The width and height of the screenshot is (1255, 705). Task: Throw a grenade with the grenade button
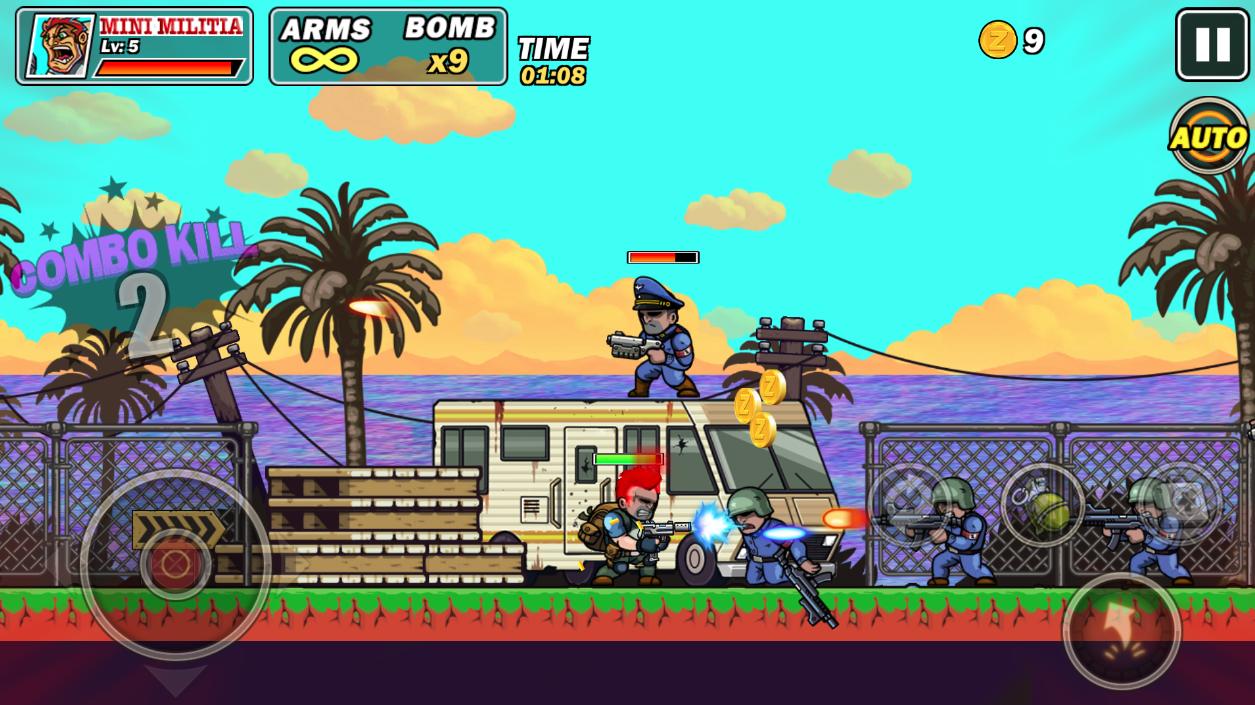tap(1042, 506)
